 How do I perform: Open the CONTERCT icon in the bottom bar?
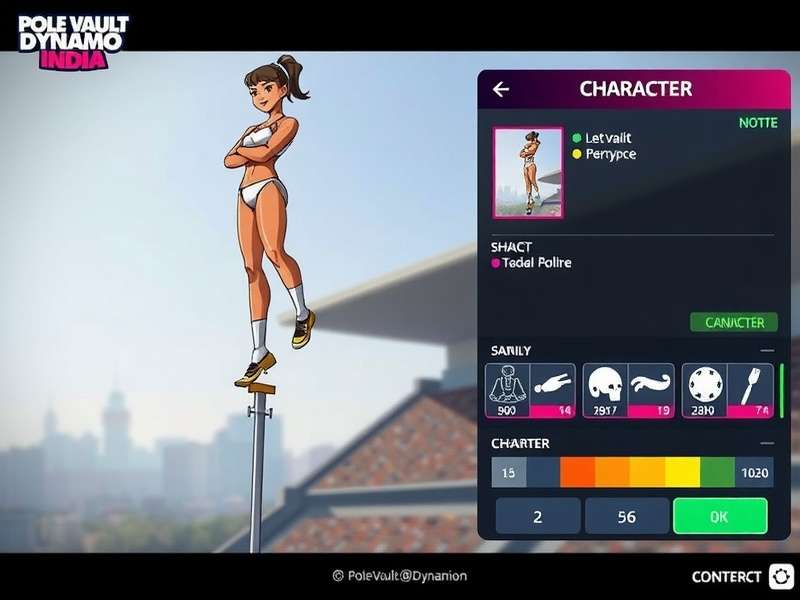coord(781,576)
